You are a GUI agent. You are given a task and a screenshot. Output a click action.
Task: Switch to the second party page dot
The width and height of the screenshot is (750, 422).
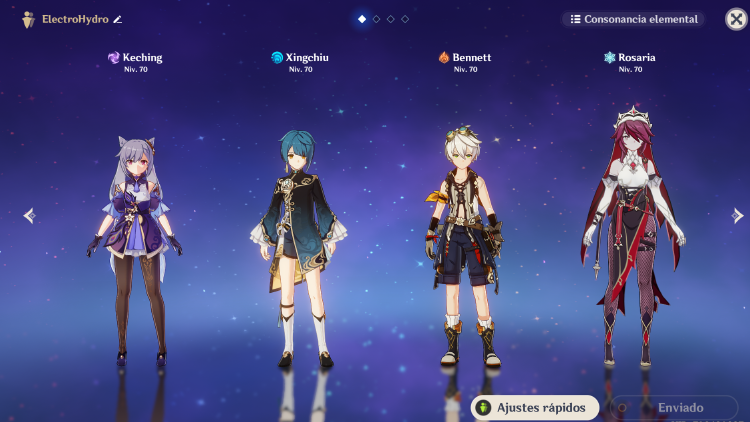(x=376, y=19)
